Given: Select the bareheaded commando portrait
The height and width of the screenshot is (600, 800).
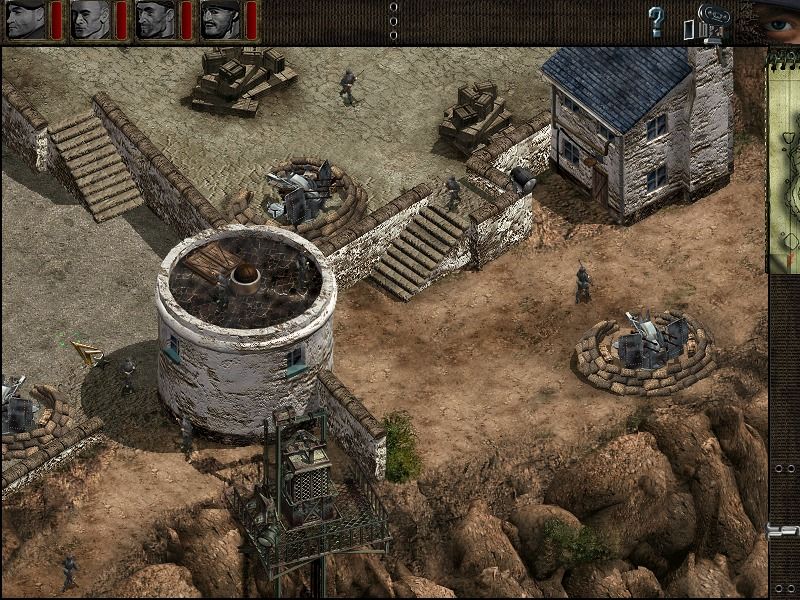Looking at the screenshot, I should [90, 19].
